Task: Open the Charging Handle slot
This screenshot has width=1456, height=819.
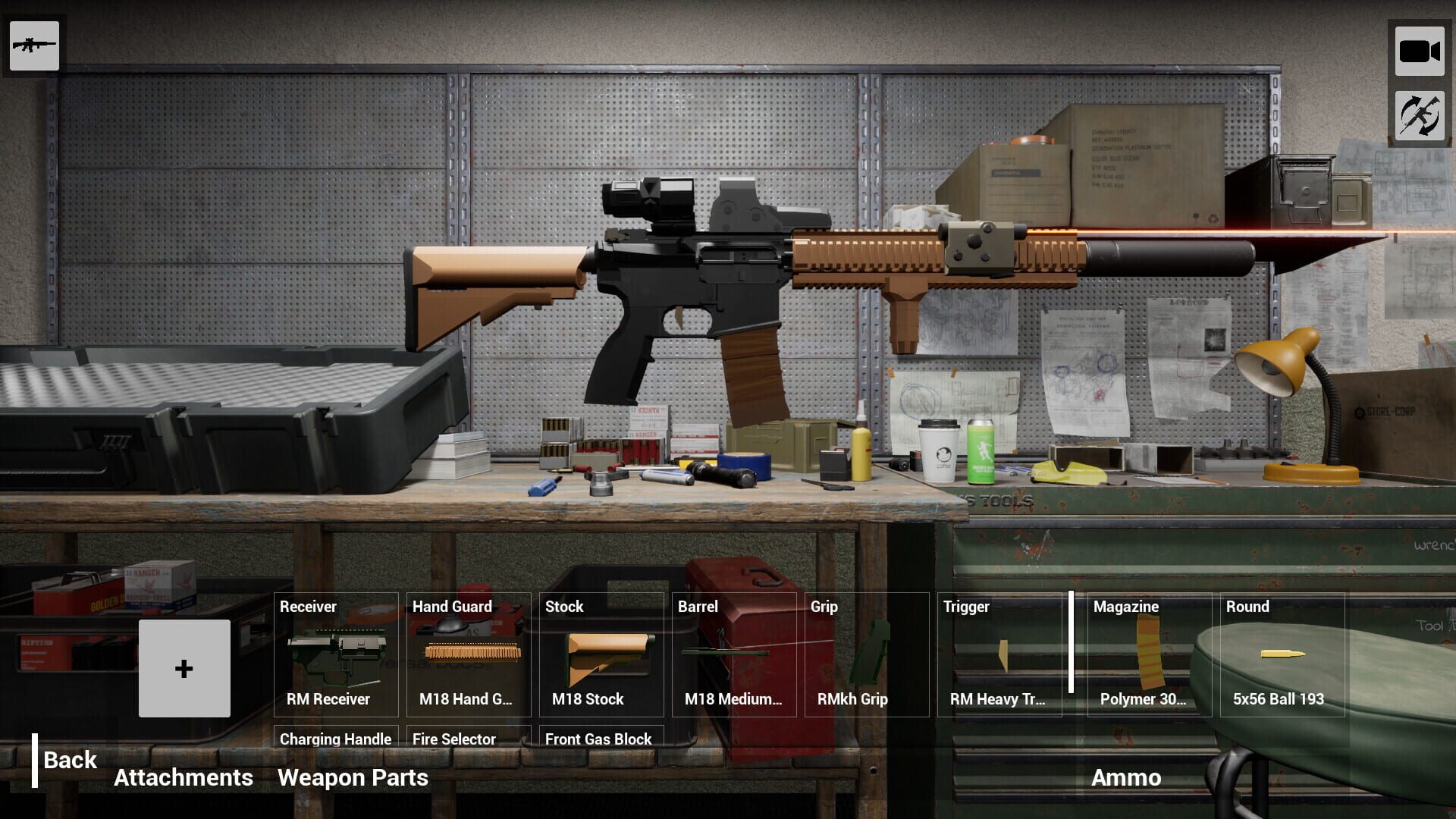Action: (335, 739)
